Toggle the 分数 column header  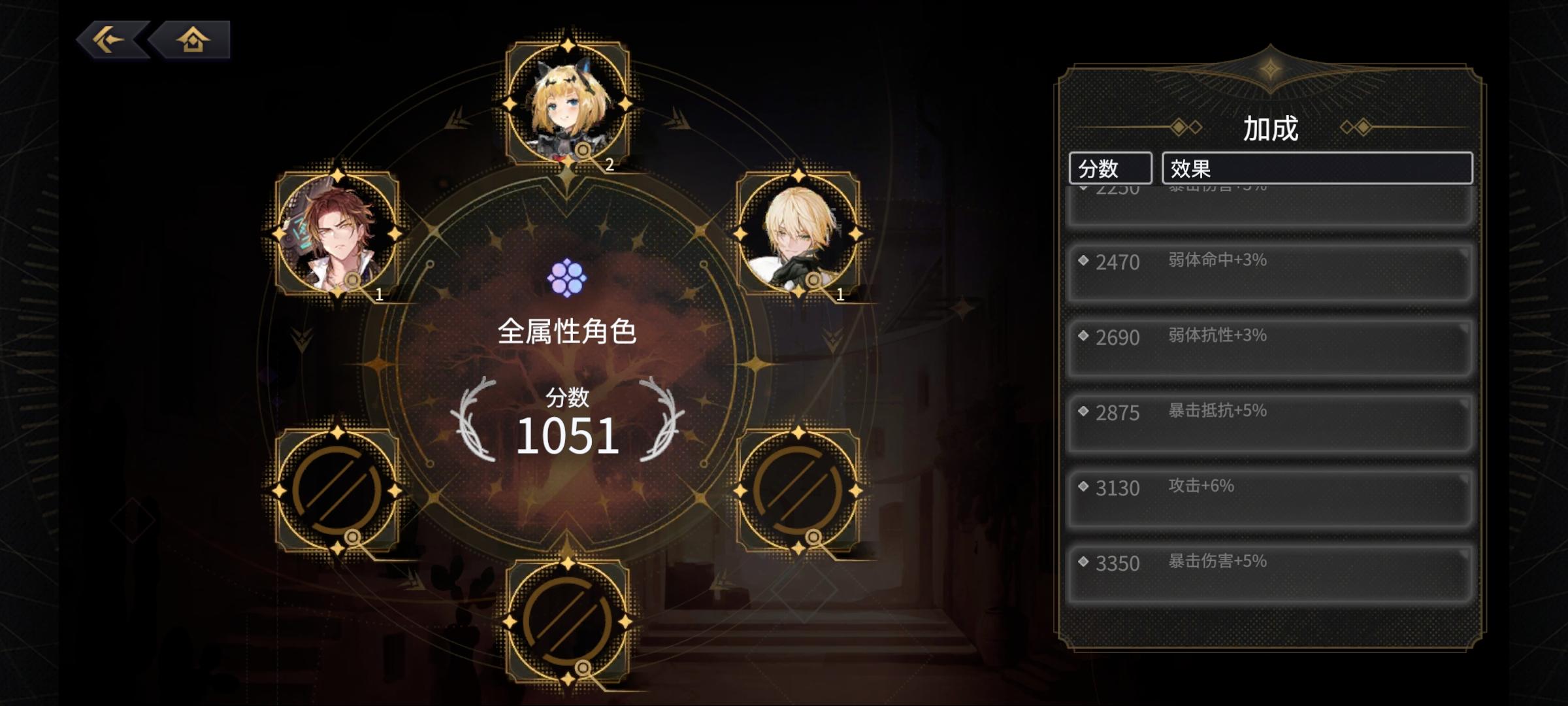click(x=1112, y=169)
